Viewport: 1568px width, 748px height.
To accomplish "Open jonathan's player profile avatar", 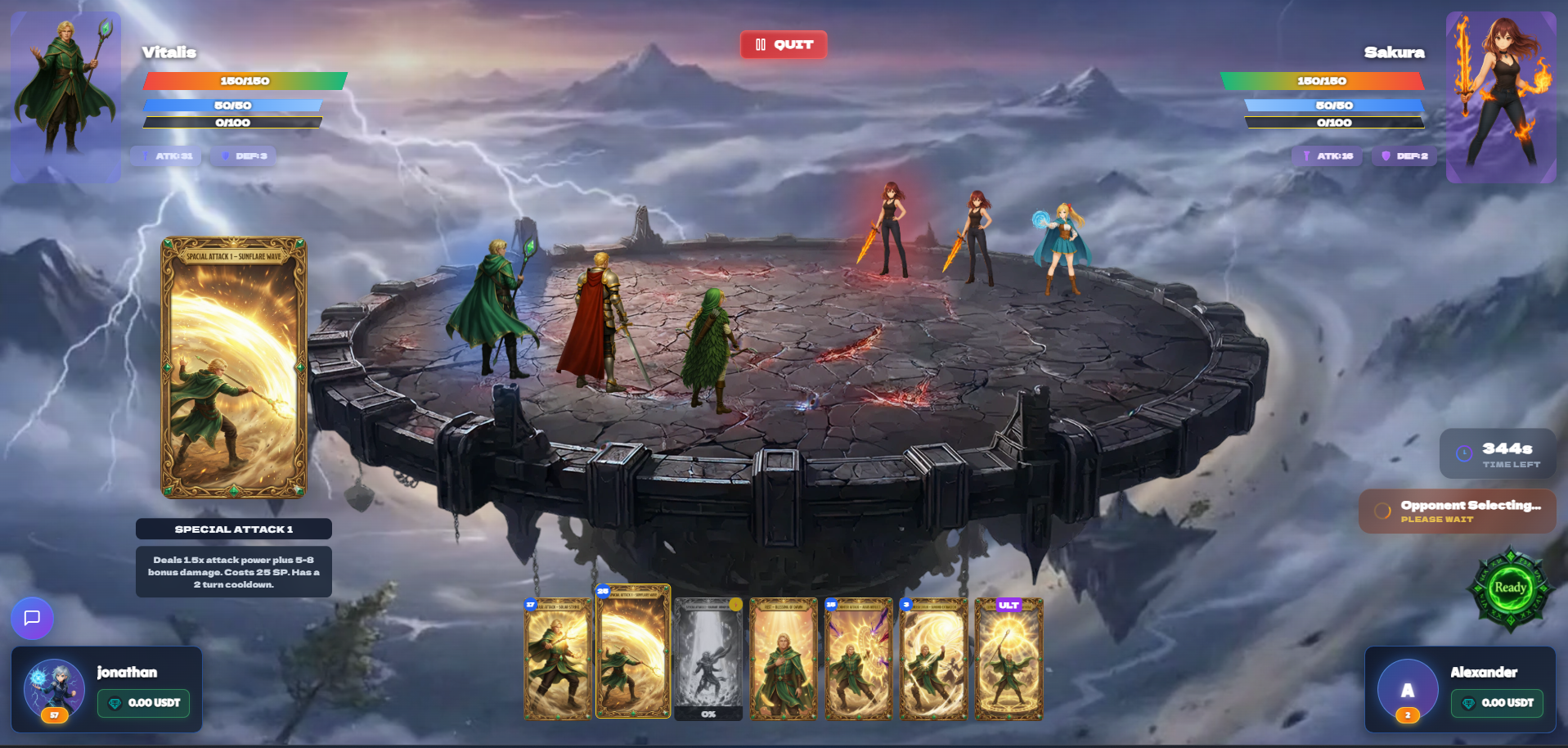I will (54, 689).
